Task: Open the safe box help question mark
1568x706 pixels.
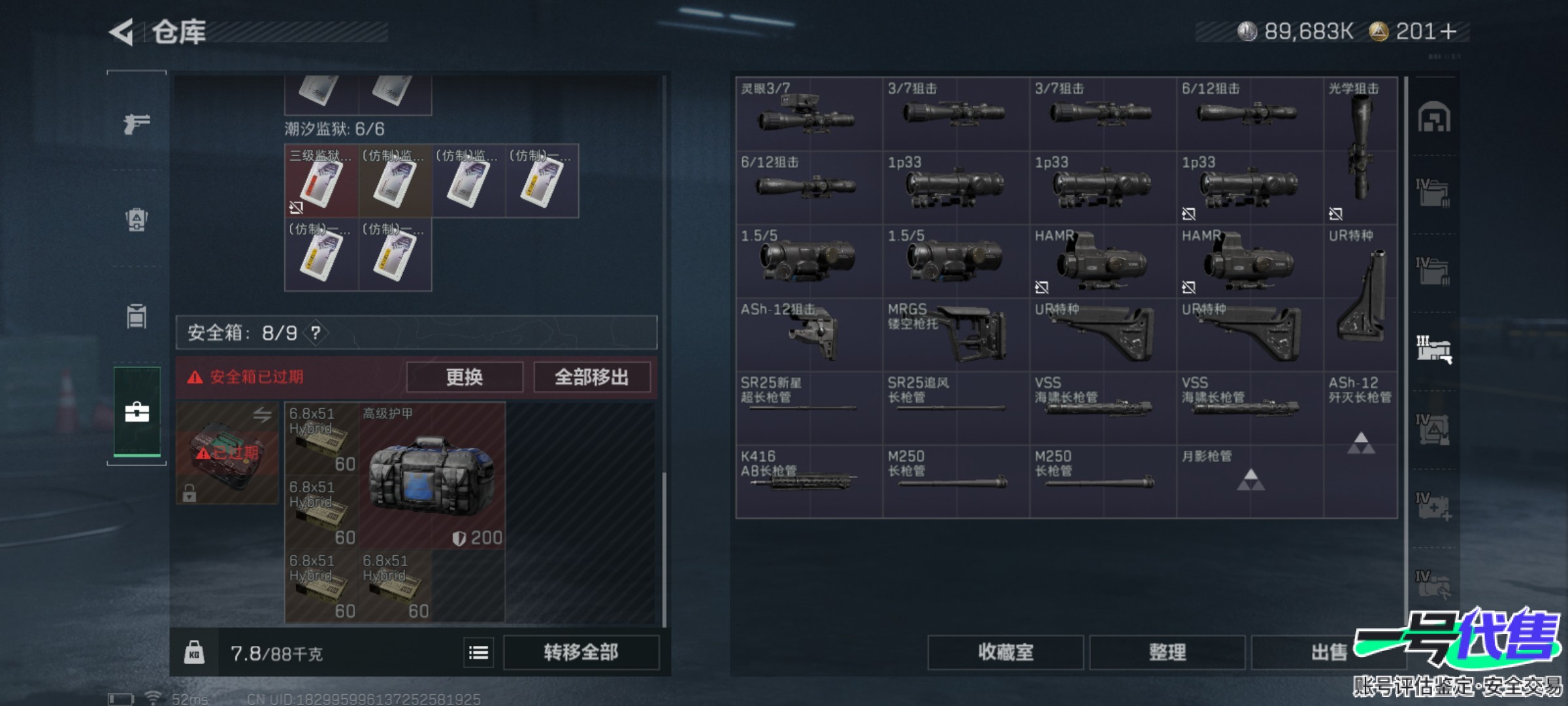Action: [316, 333]
